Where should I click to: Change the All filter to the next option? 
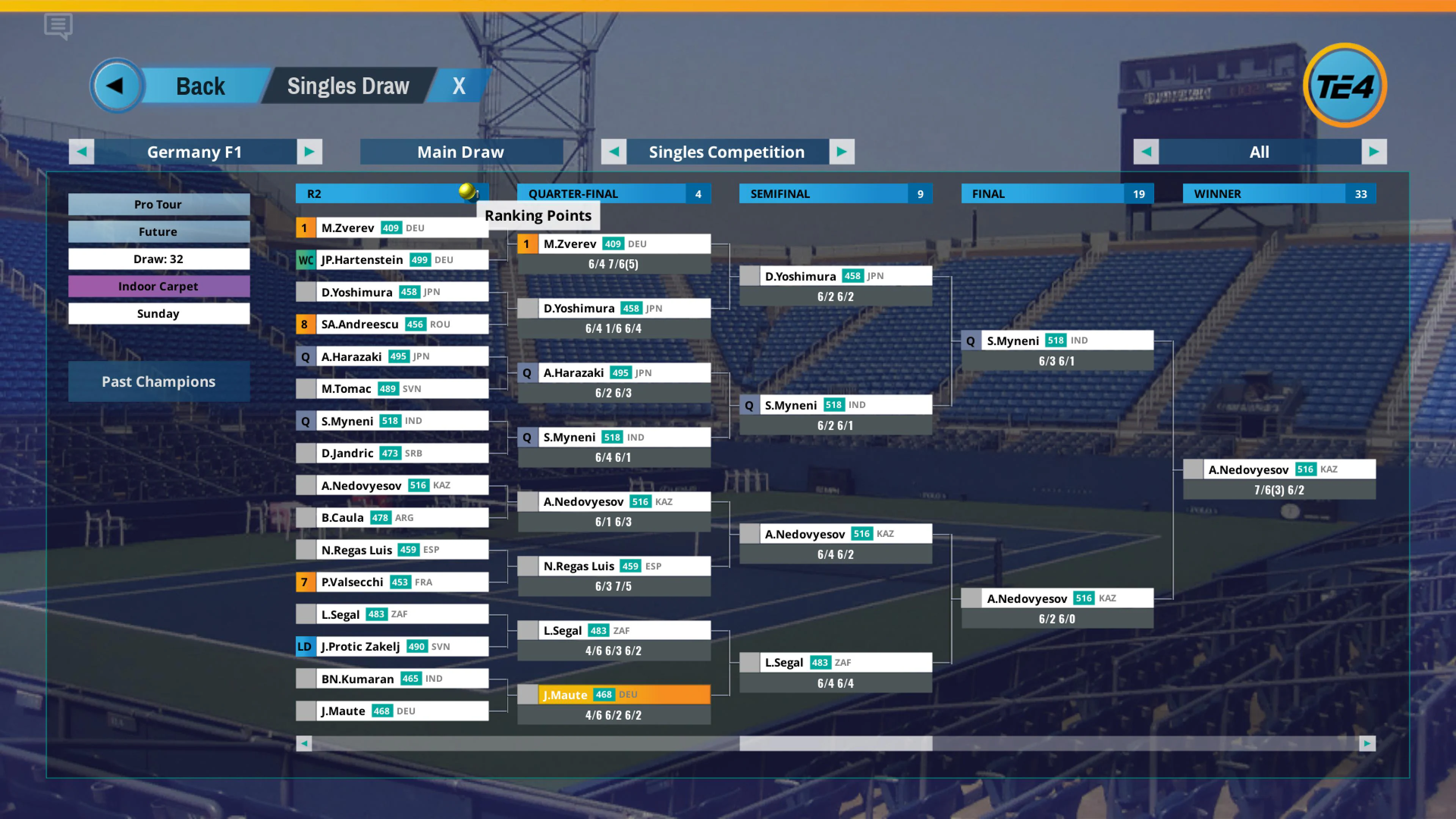tap(1374, 152)
